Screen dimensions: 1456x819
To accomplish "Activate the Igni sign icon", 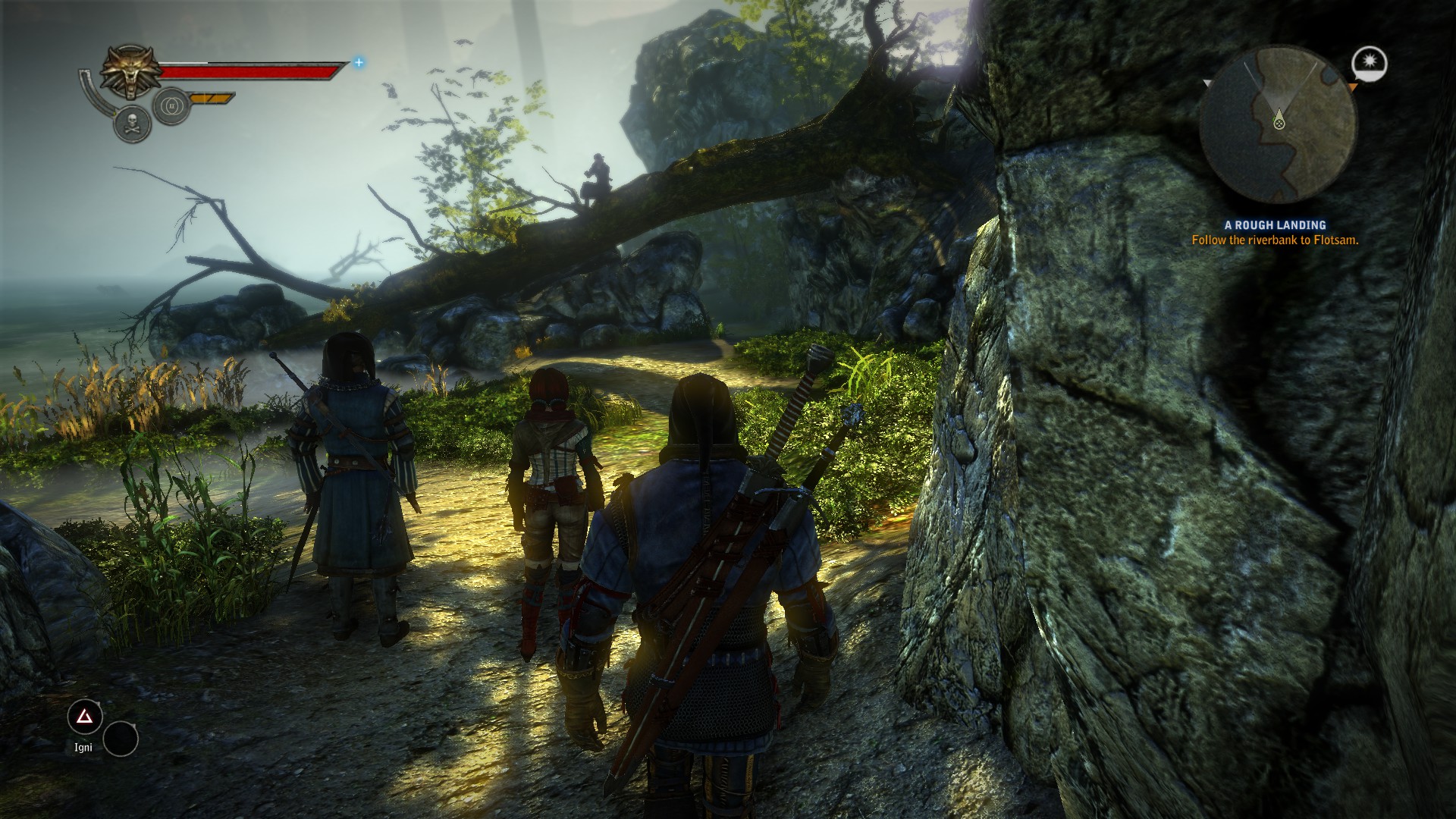I will (x=85, y=717).
